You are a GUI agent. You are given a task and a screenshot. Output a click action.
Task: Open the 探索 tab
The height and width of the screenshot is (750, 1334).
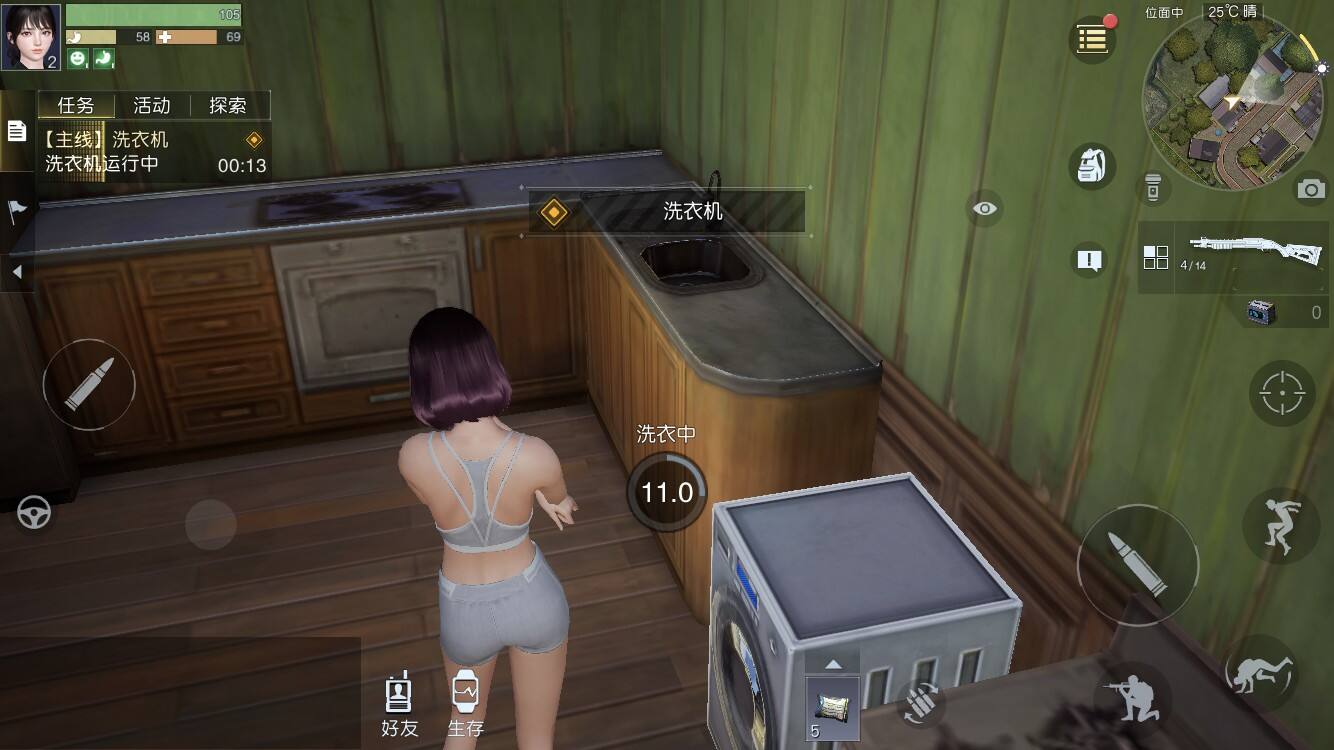click(x=228, y=106)
